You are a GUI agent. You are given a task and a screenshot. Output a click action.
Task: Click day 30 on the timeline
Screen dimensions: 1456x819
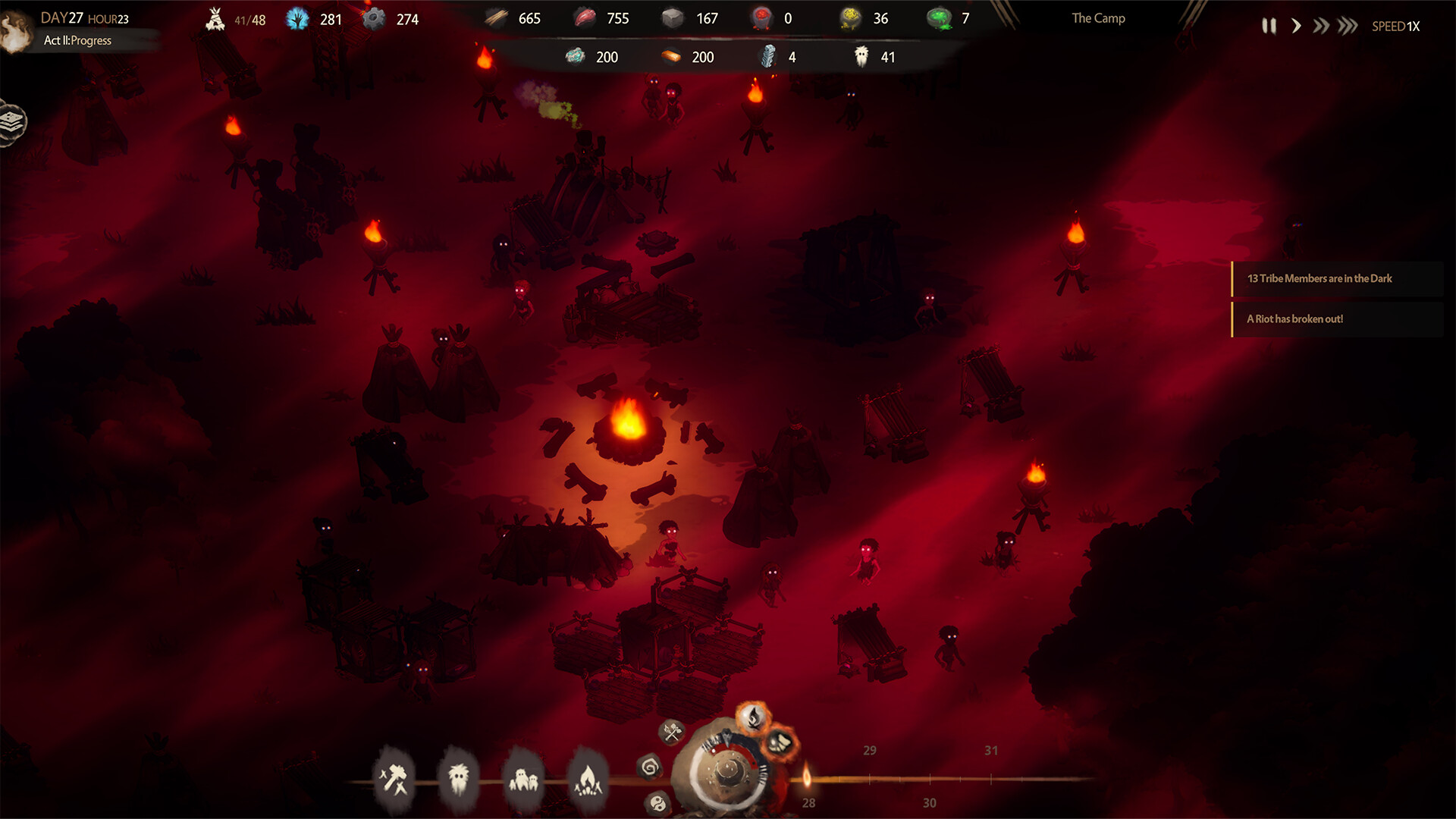coord(930,802)
